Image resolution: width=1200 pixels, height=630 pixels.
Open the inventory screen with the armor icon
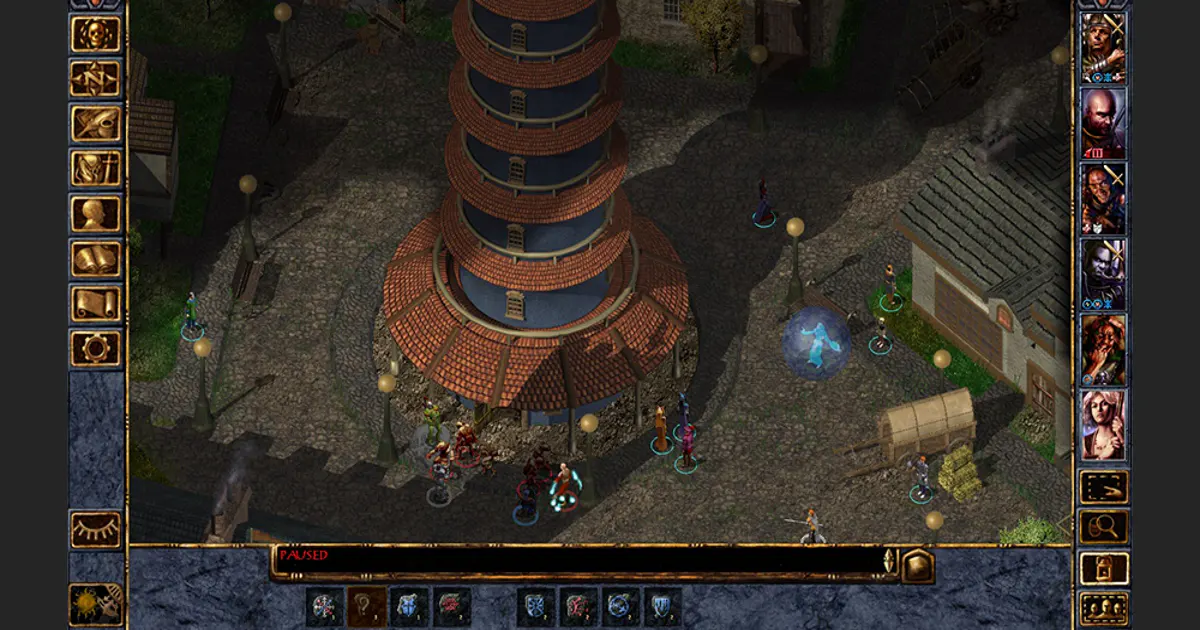pyautogui.click(x=96, y=169)
